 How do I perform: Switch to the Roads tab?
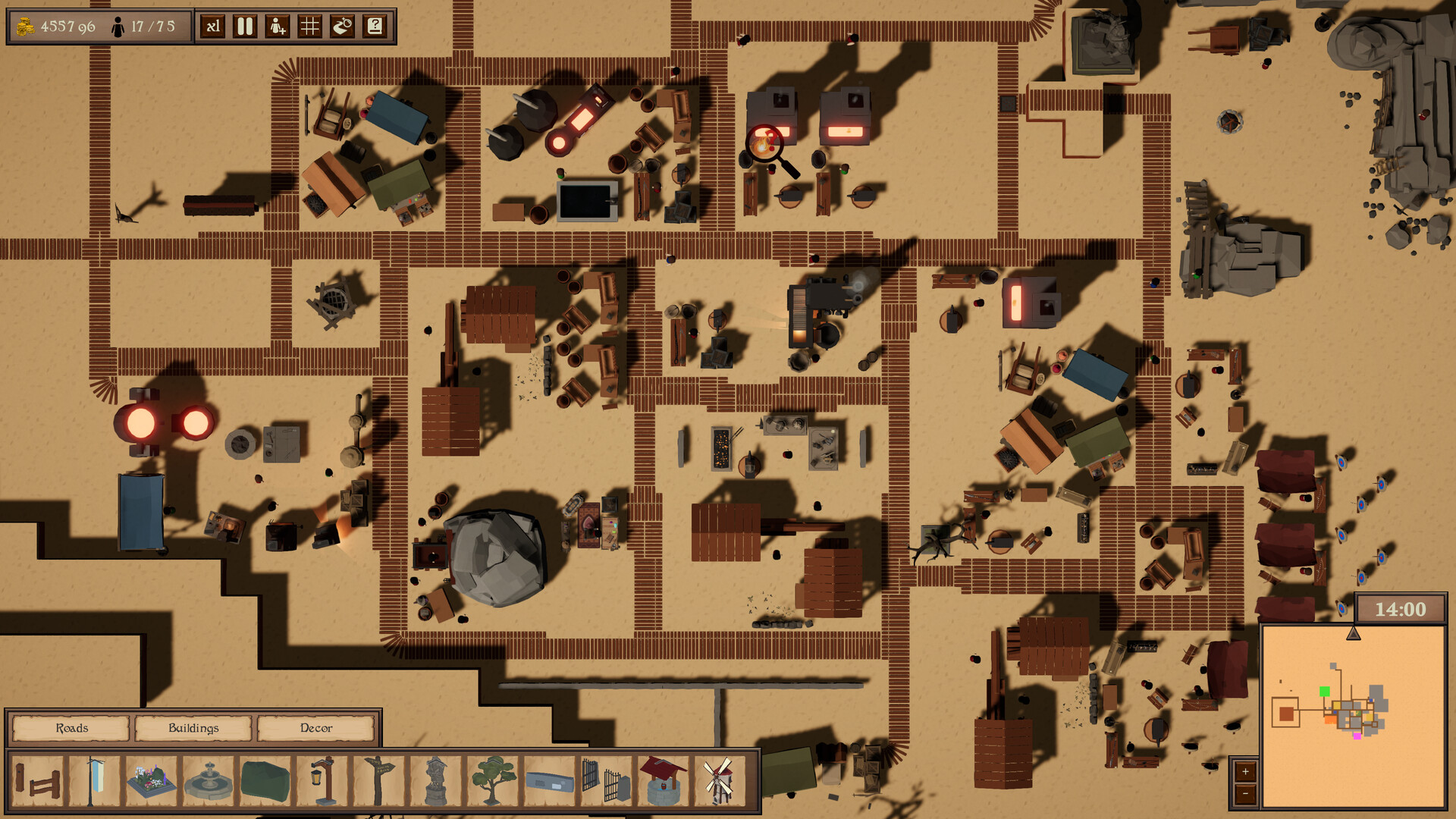[x=72, y=728]
